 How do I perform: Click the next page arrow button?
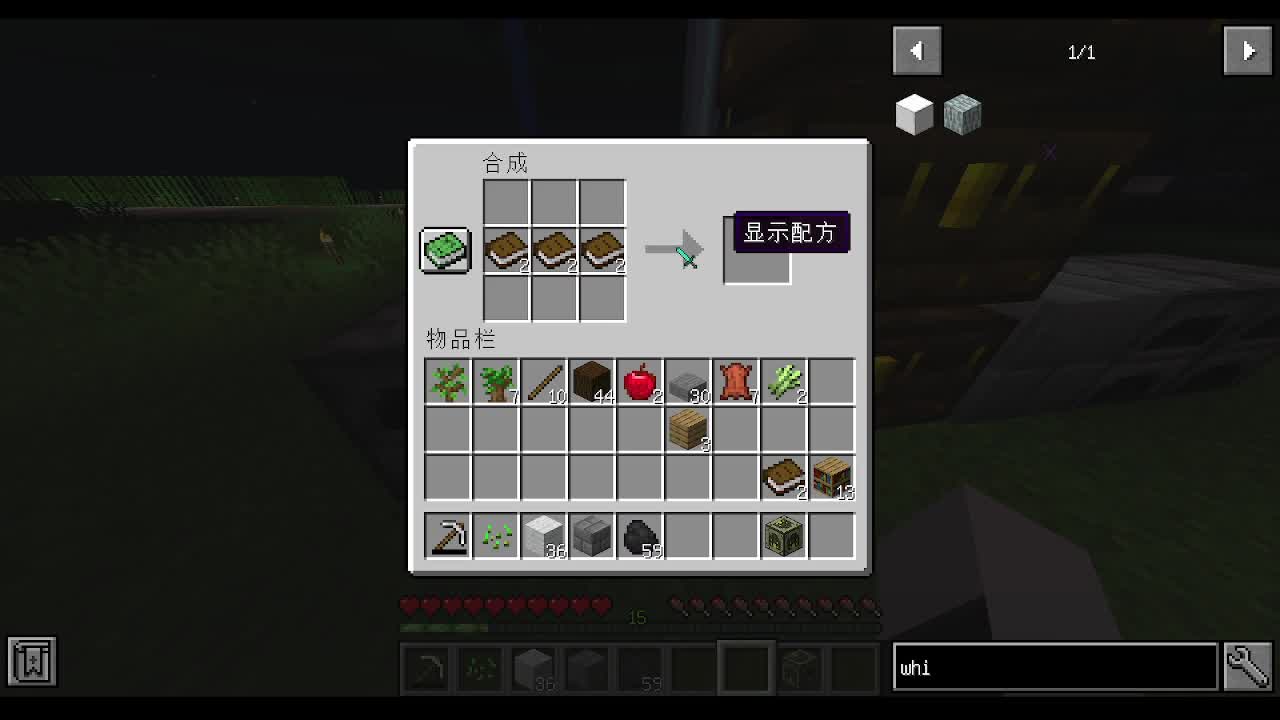click(x=1247, y=50)
